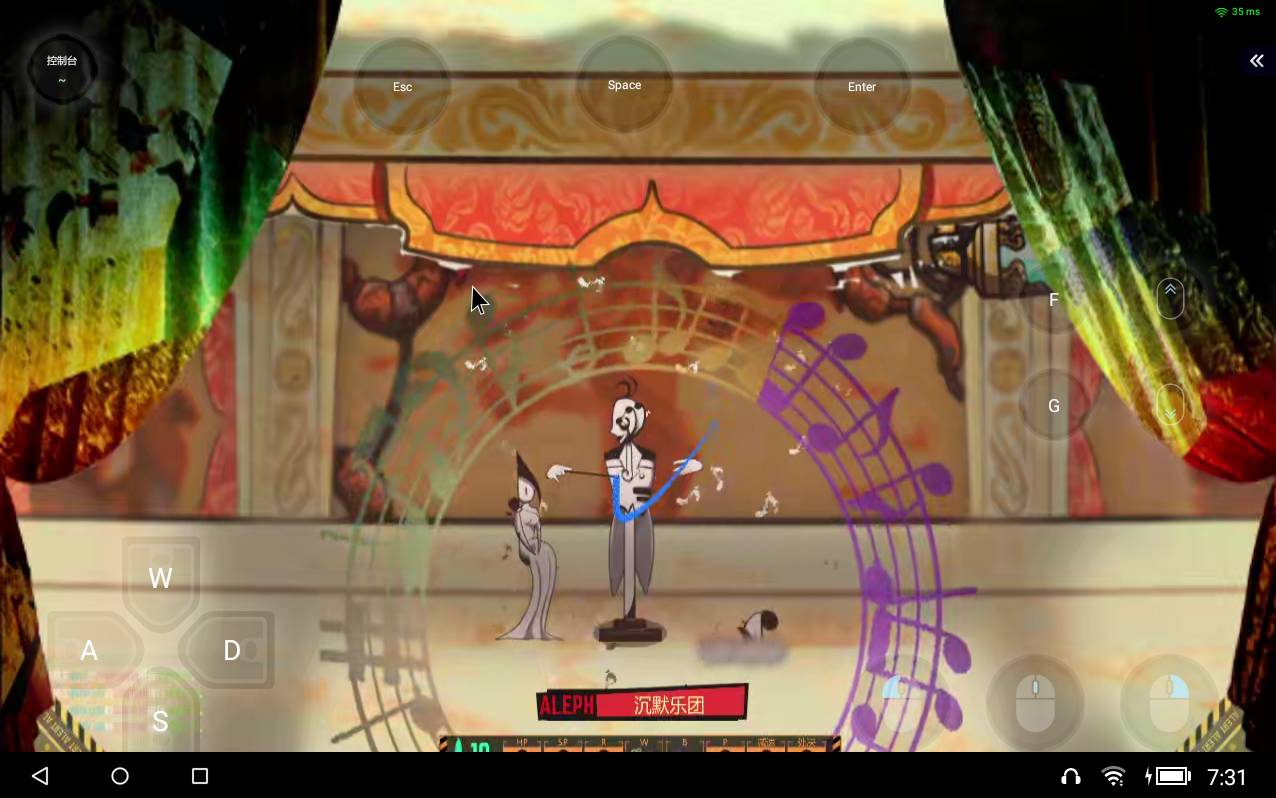Tap the virtual S direction key
Screen dimensions: 1276x798
point(160,721)
